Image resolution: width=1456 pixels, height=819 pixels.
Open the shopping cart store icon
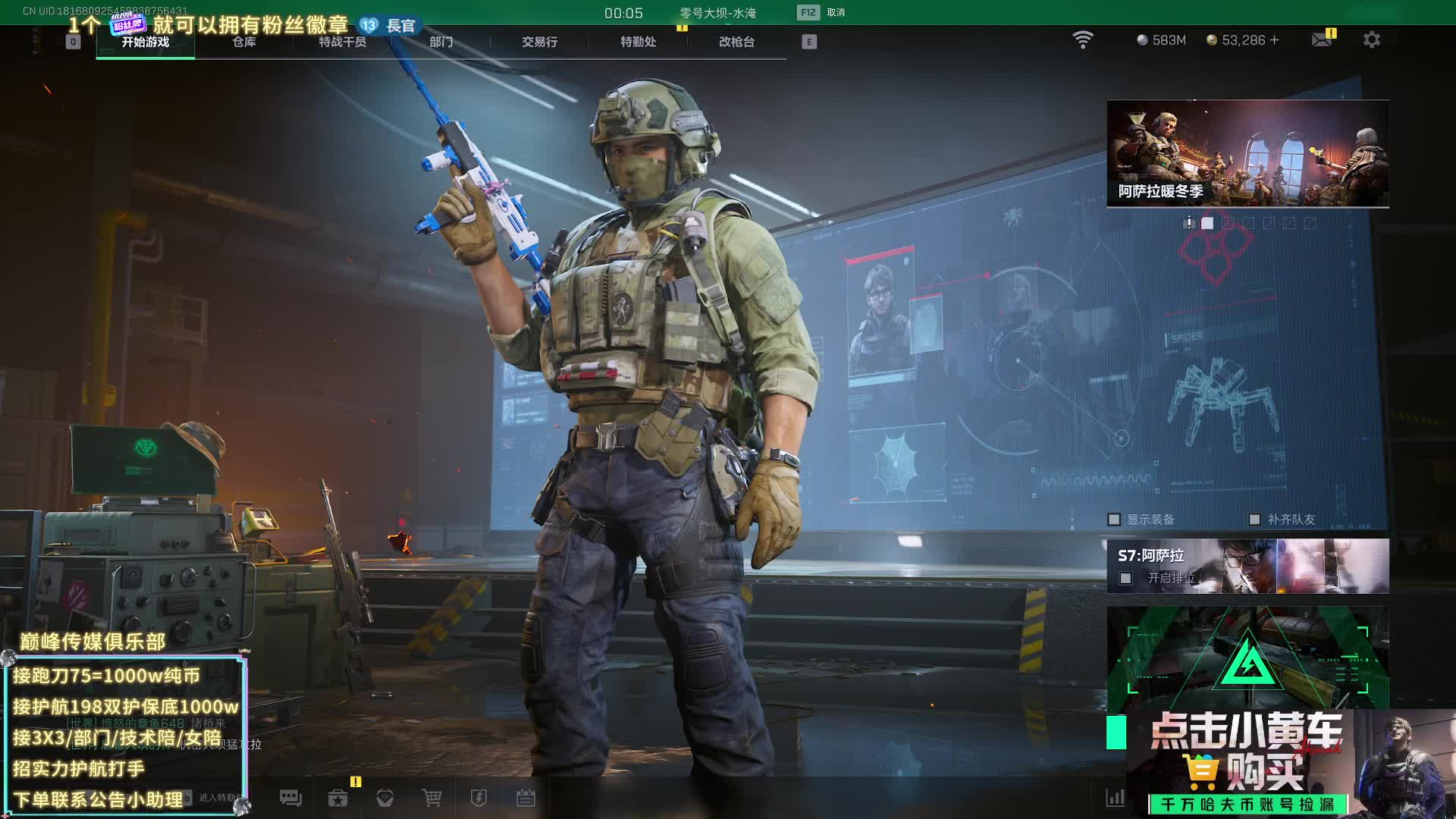point(431,798)
